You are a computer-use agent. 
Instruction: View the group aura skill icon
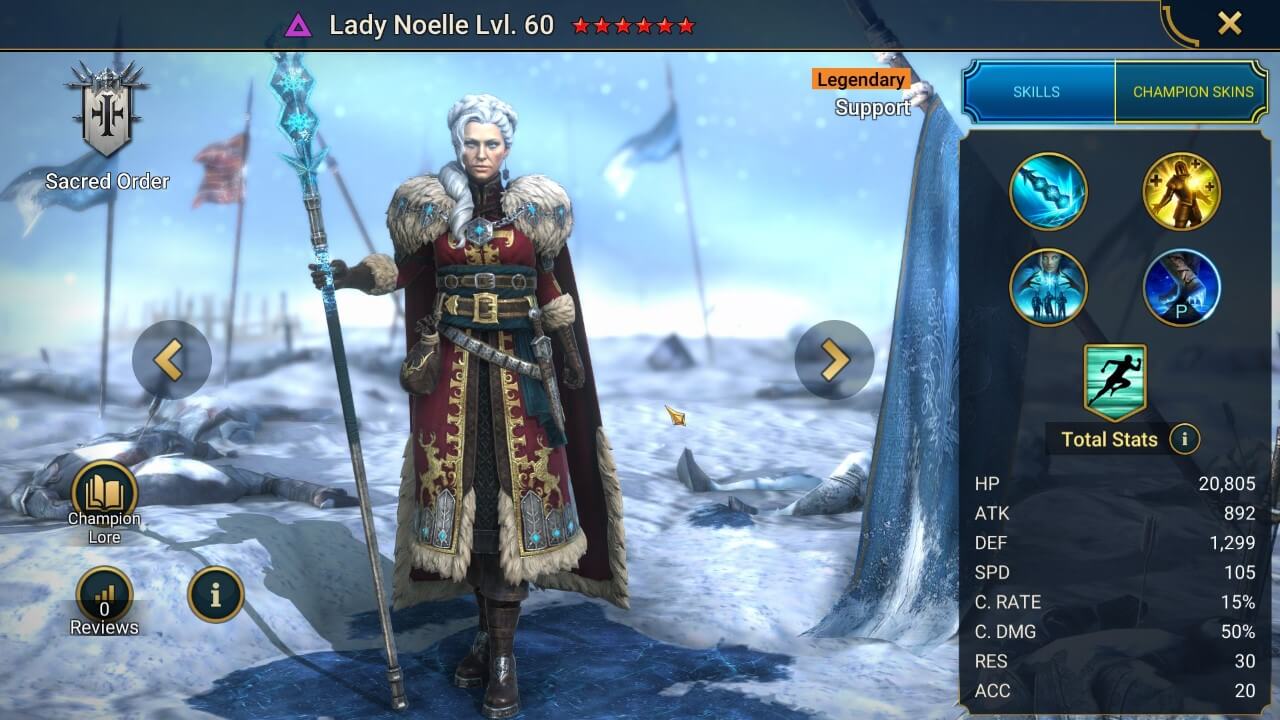[x=1048, y=287]
